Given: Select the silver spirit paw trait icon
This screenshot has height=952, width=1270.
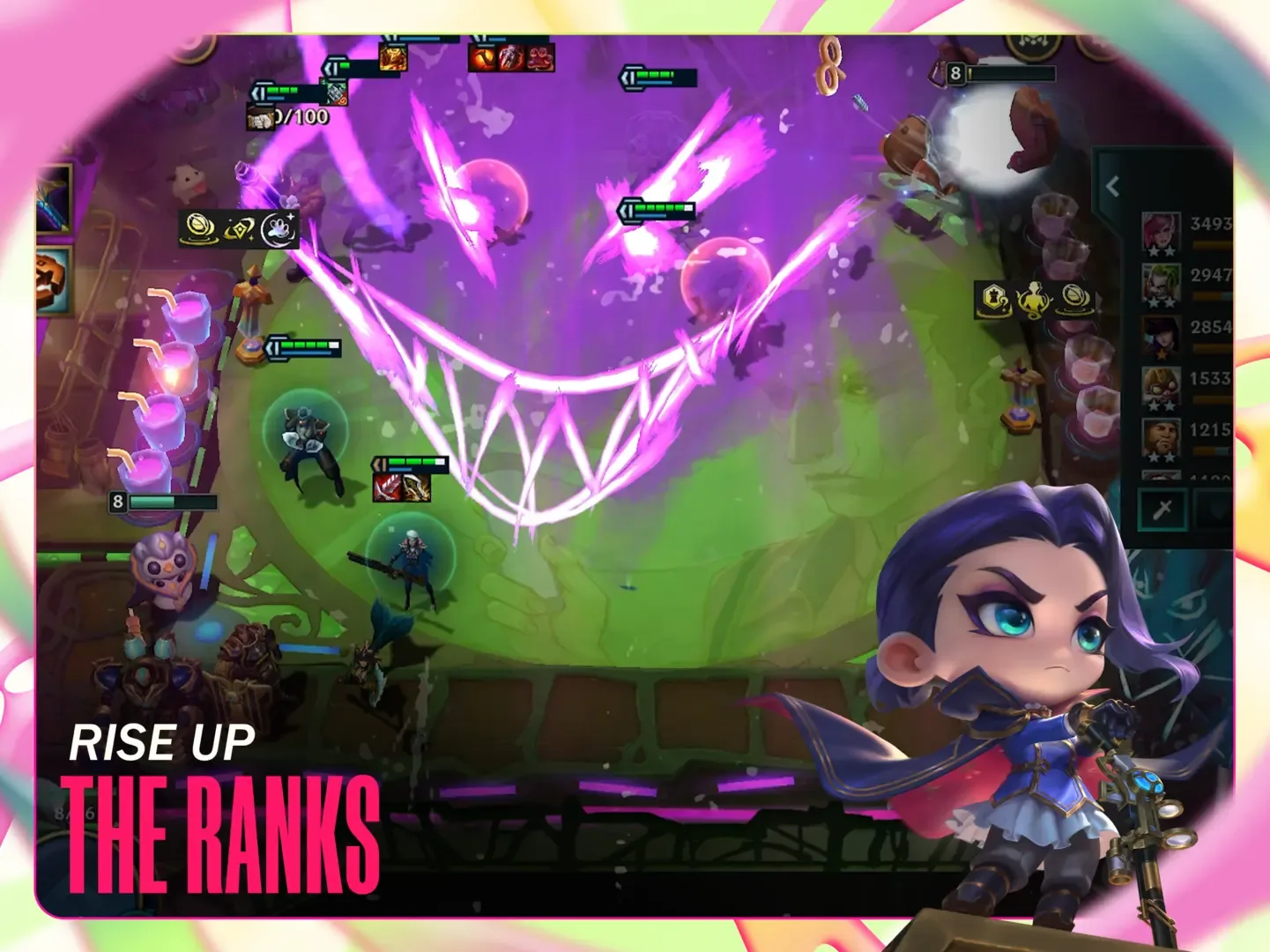Looking at the screenshot, I should click(280, 228).
